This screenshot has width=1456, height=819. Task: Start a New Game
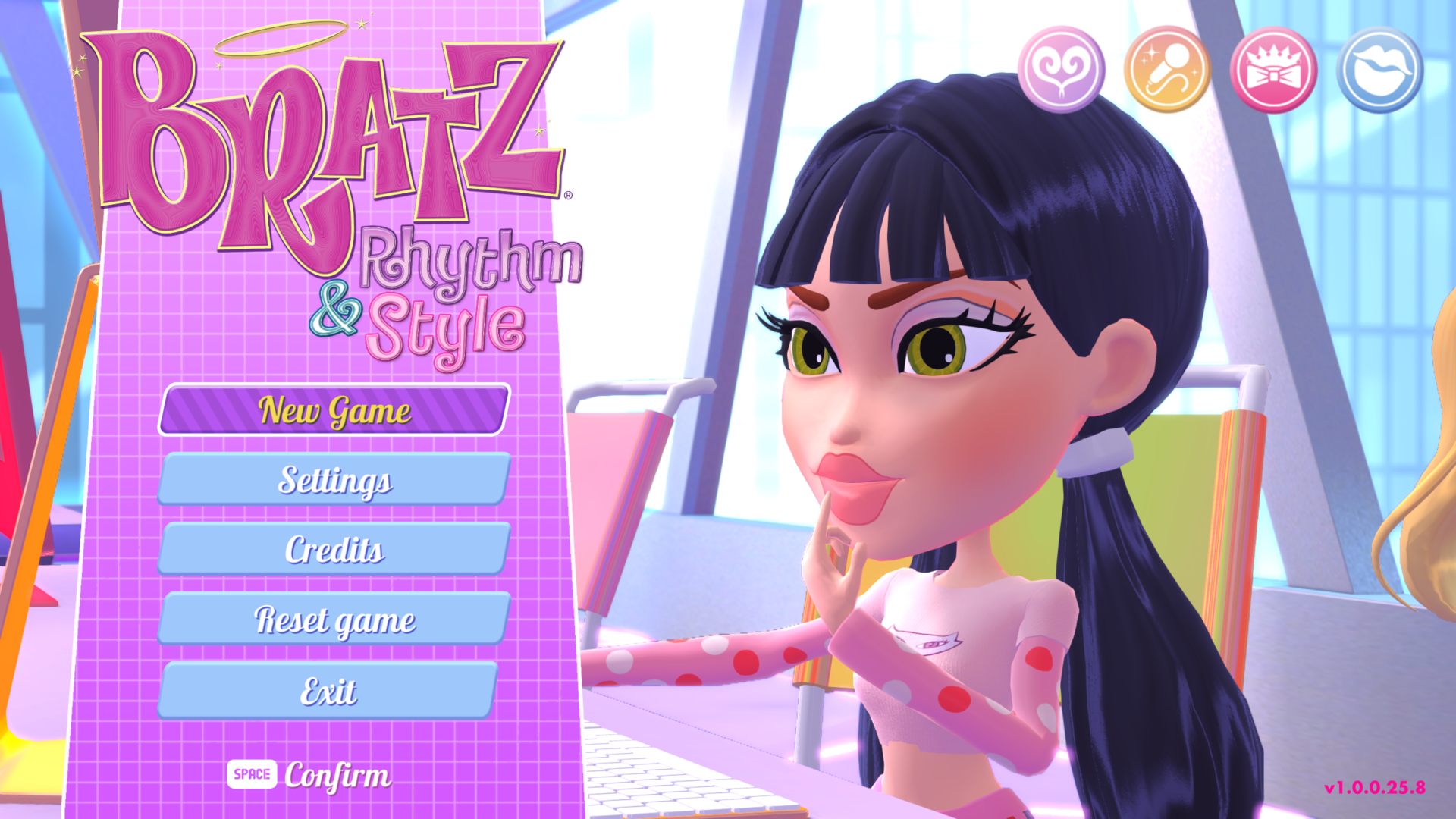pos(334,410)
